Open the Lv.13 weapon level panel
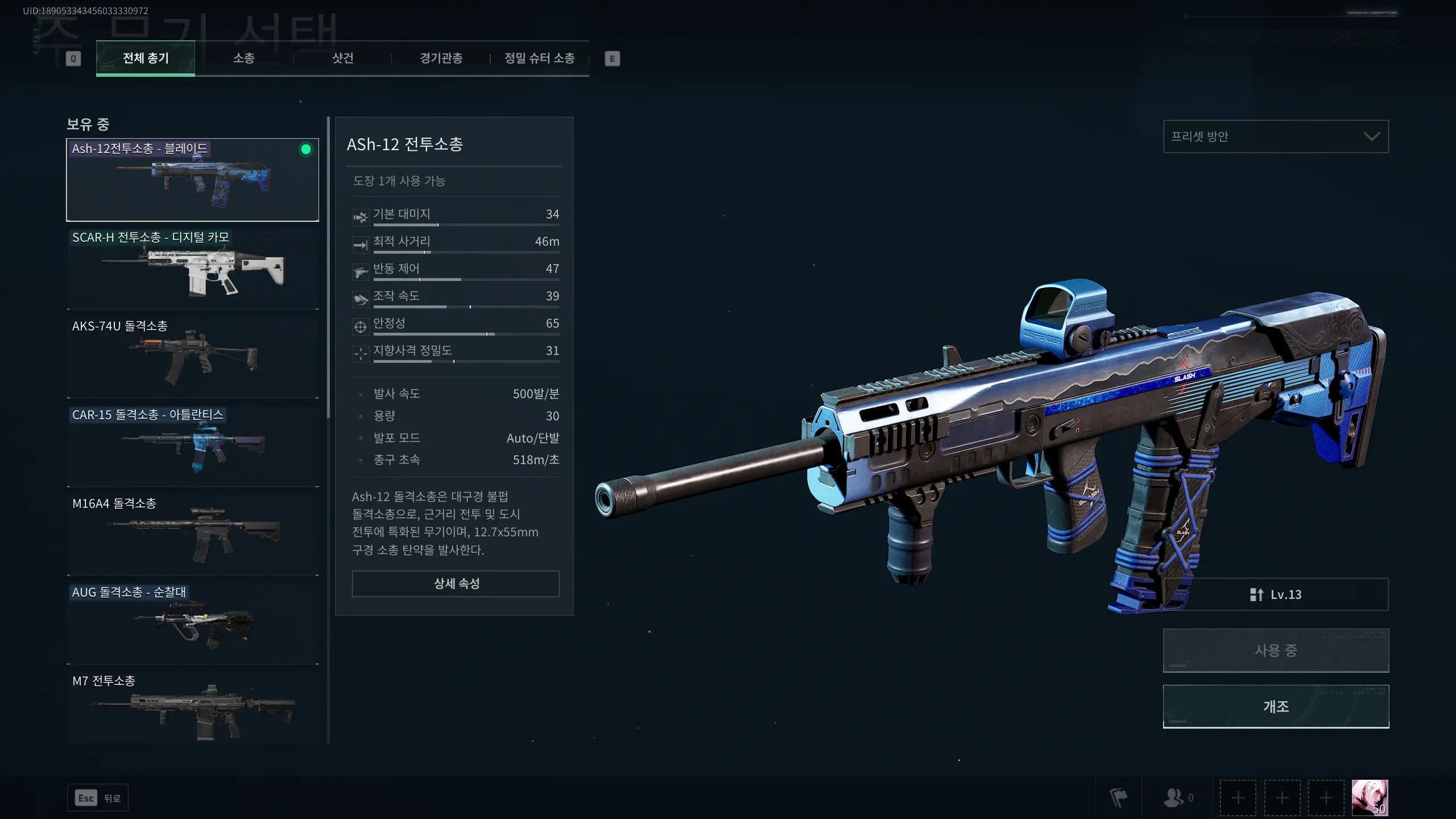This screenshot has width=1456, height=819. click(x=1276, y=594)
